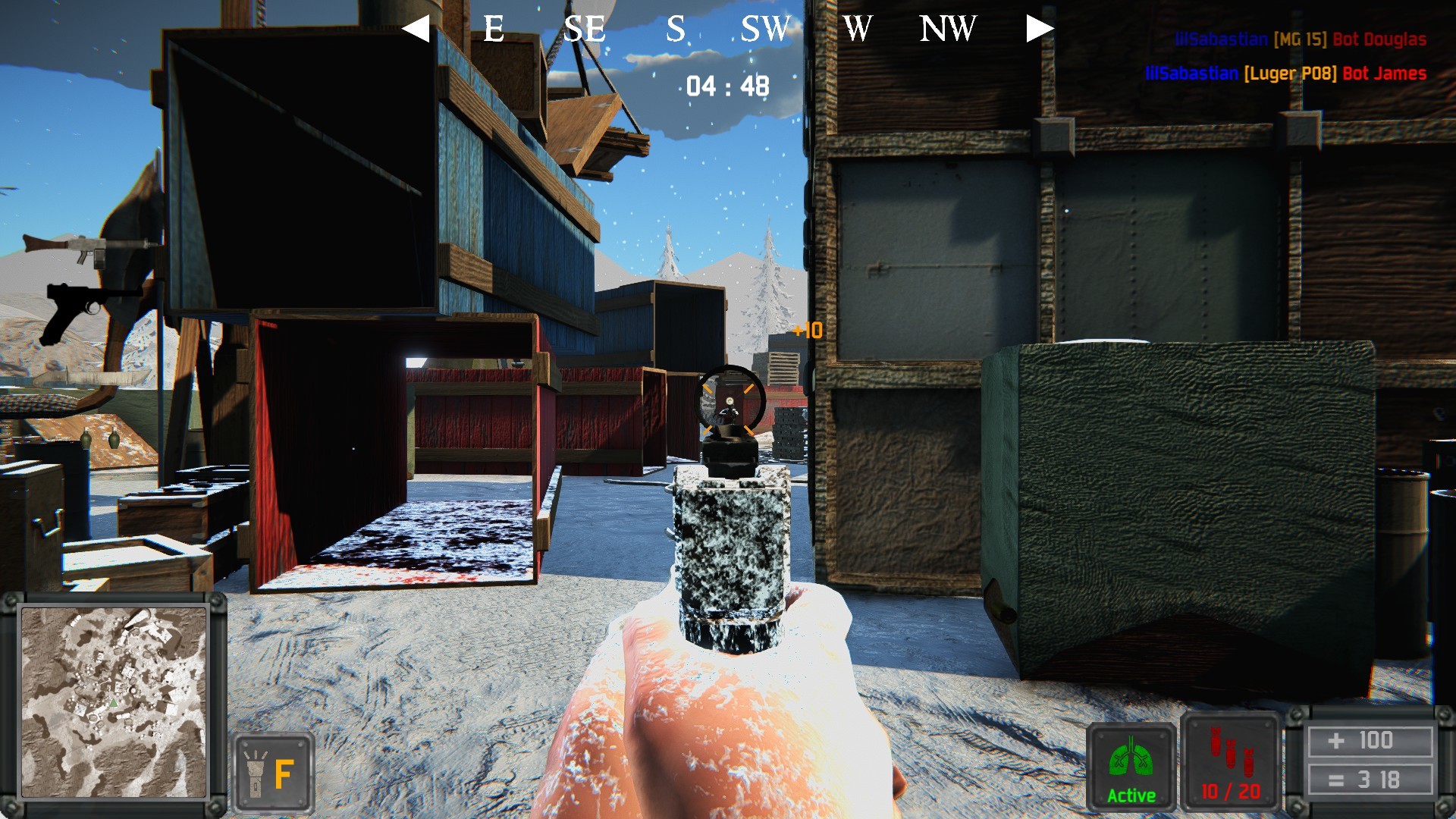Click the right compass scroll arrow
The image size is (1456, 819).
[x=1042, y=29]
